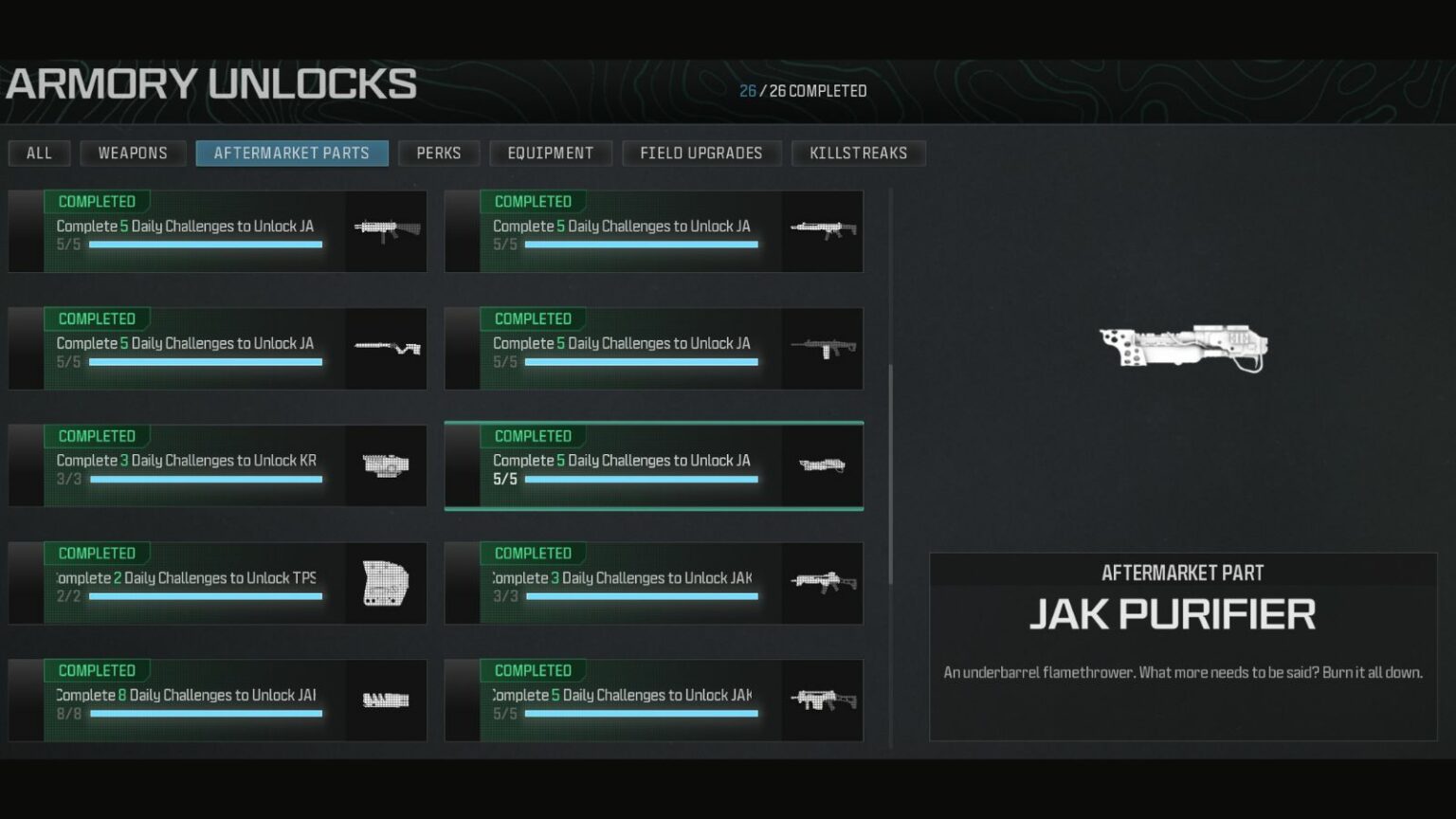Image resolution: width=1456 pixels, height=819 pixels.
Task: Choose the 2 Daily Challenges TPS unlock row
Action: pos(217,583)
